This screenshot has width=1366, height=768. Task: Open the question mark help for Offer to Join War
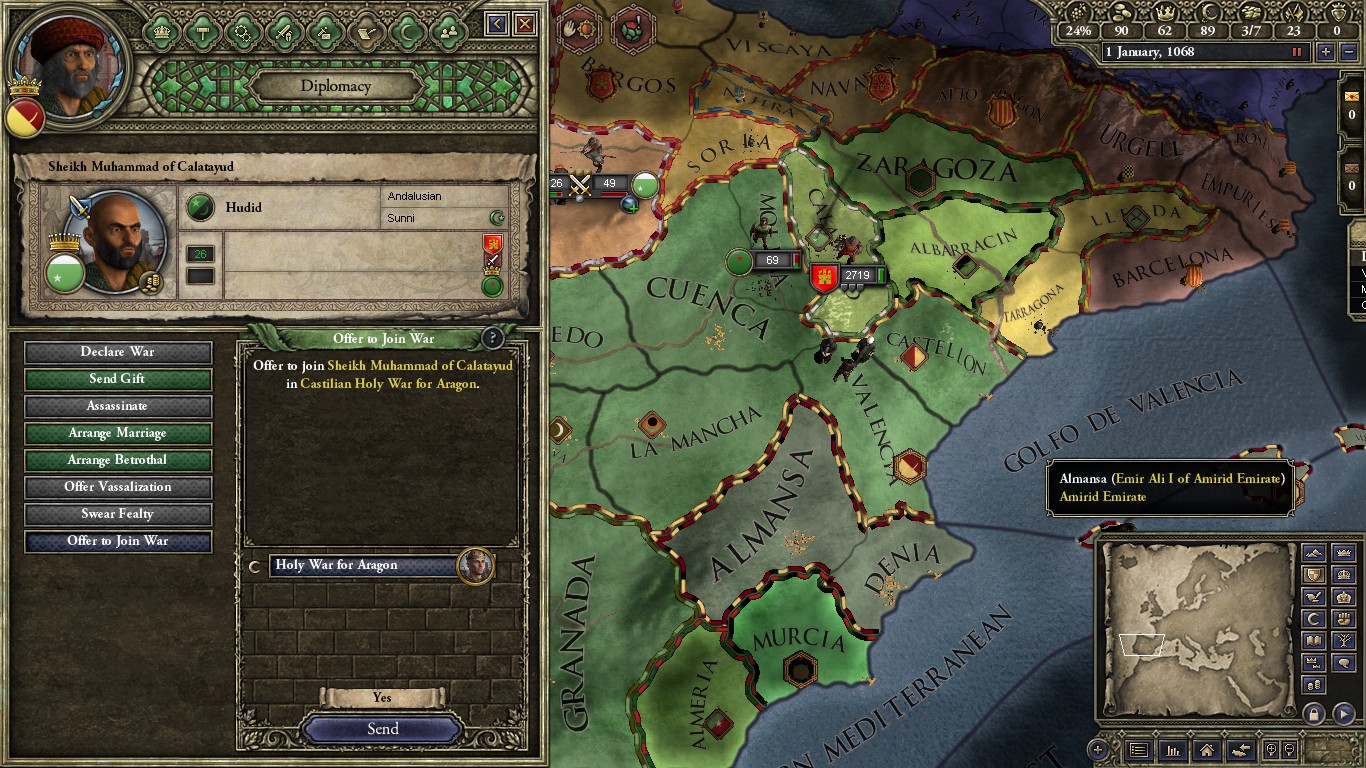tap(492, 338)
